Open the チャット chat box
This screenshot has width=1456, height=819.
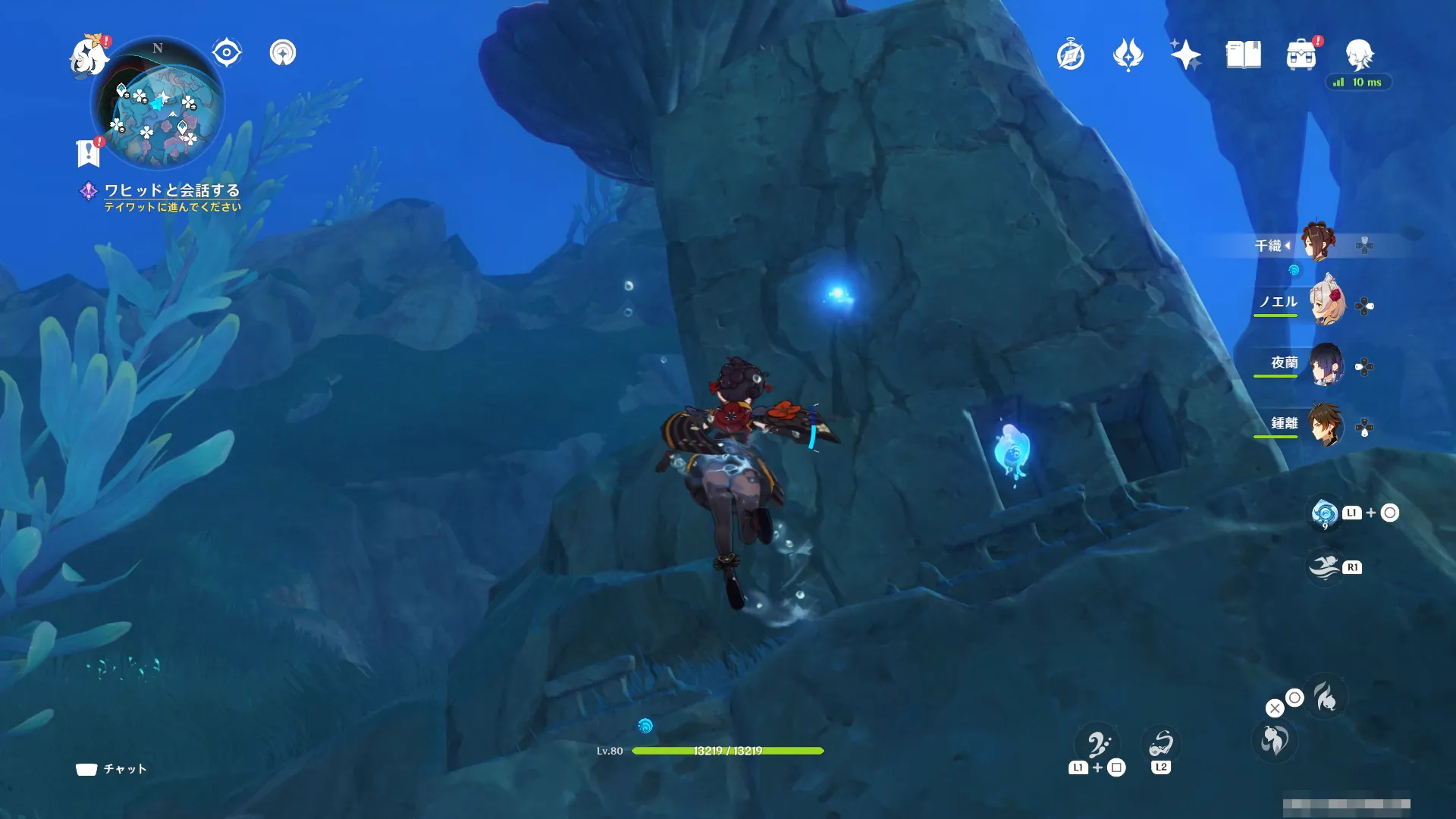tap(112, 769)
